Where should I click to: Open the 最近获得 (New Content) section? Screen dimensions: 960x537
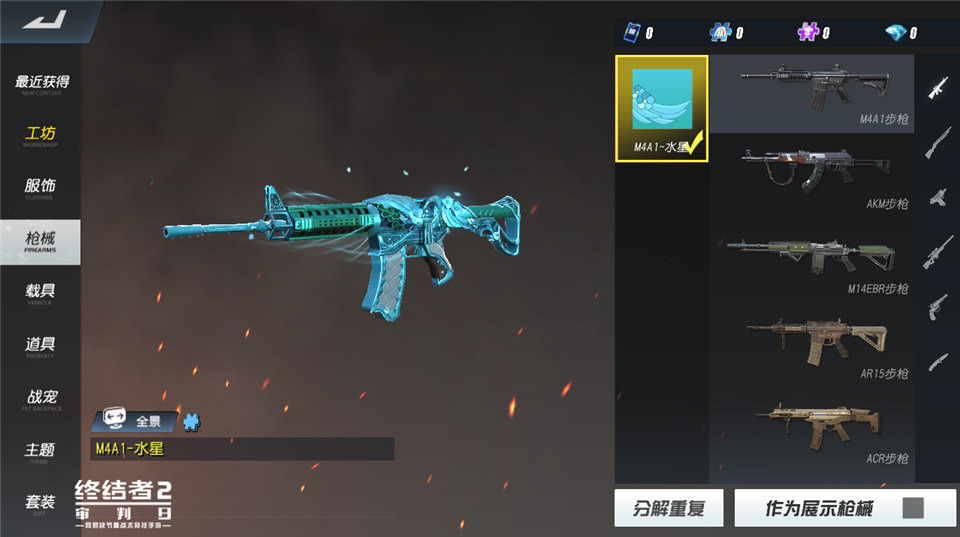41,84
